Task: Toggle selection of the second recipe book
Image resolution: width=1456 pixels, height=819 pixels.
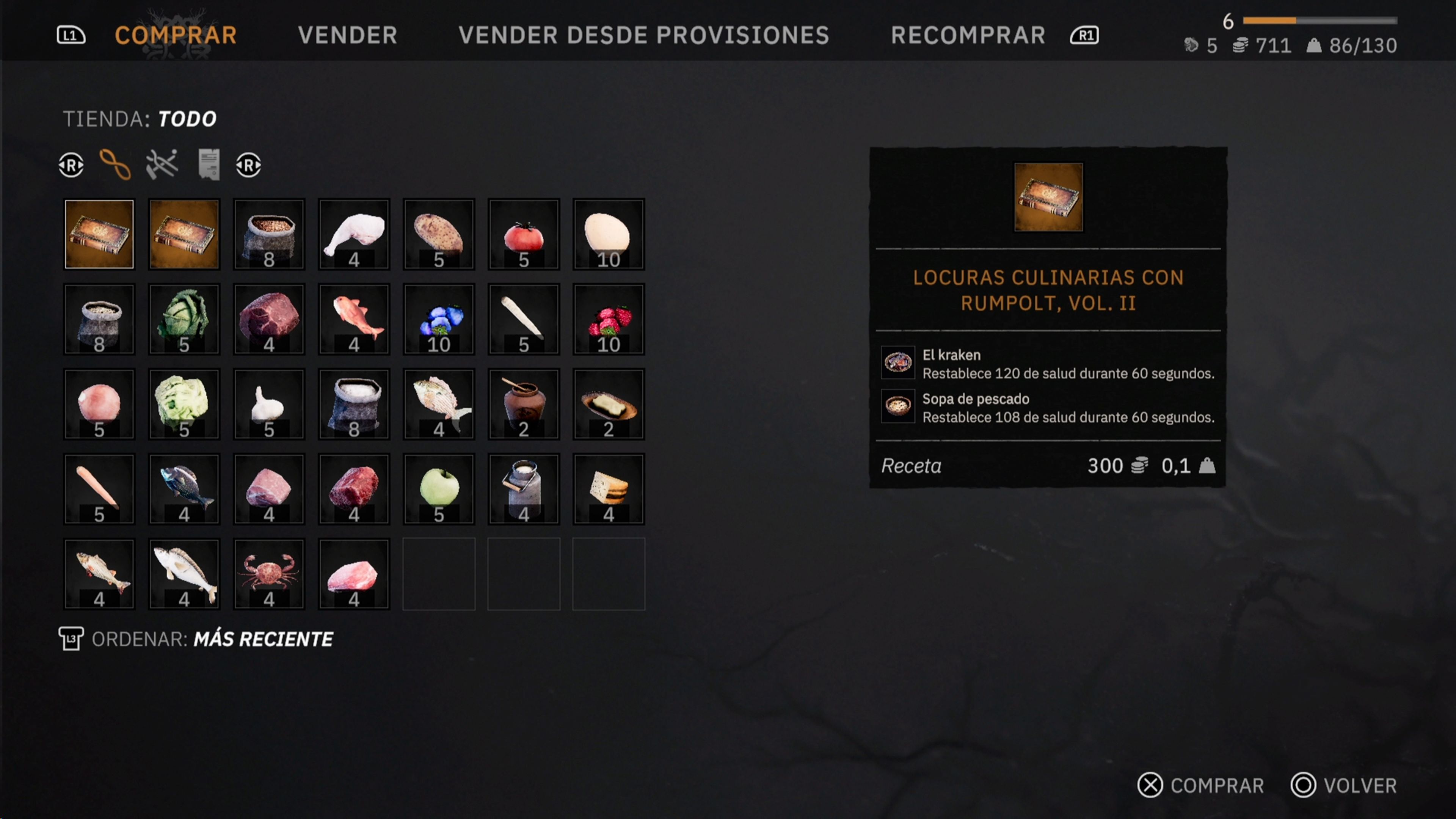Action: click(x=184, y=234)
